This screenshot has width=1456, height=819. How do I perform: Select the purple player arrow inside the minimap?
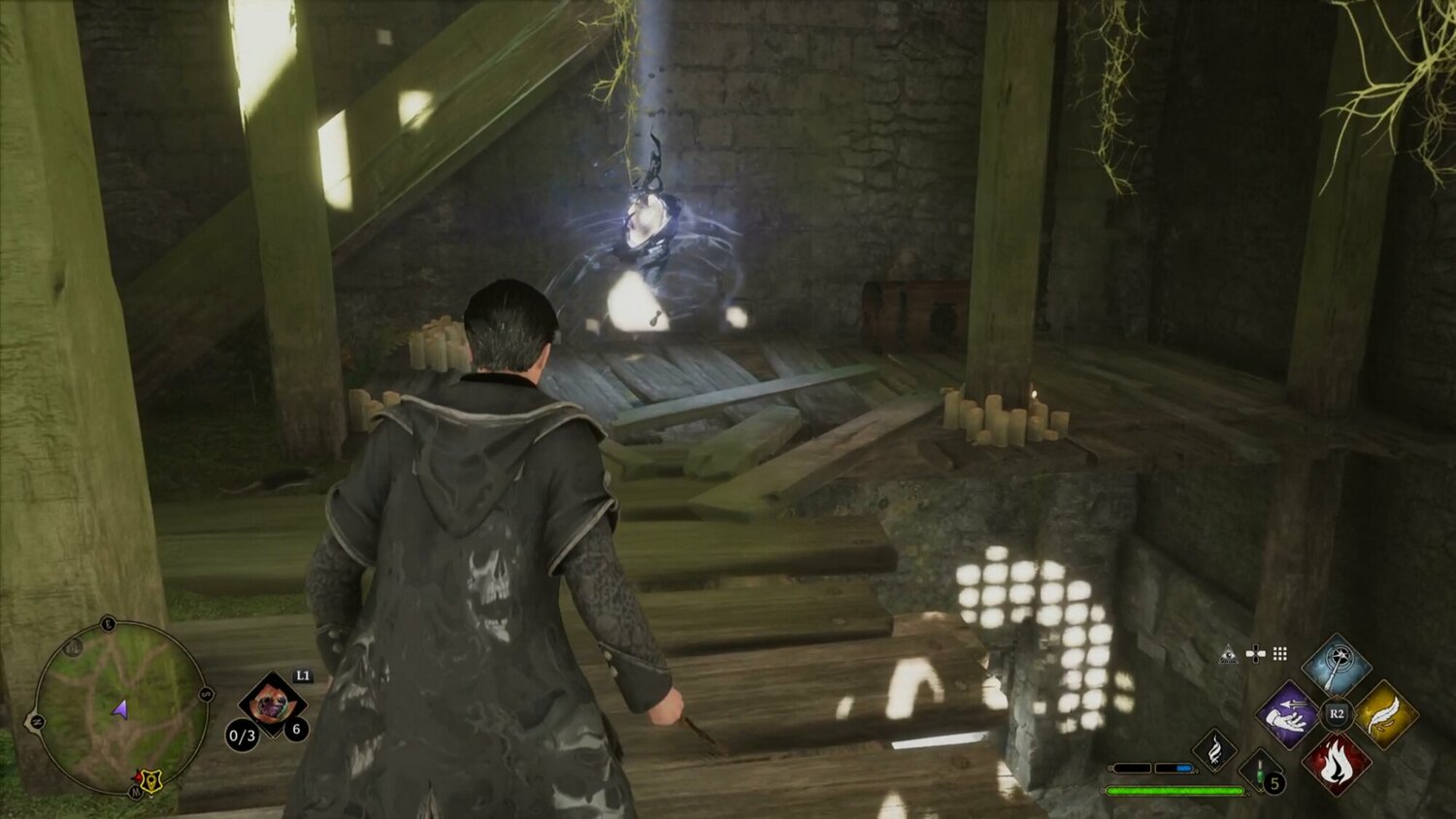[120, 711]
